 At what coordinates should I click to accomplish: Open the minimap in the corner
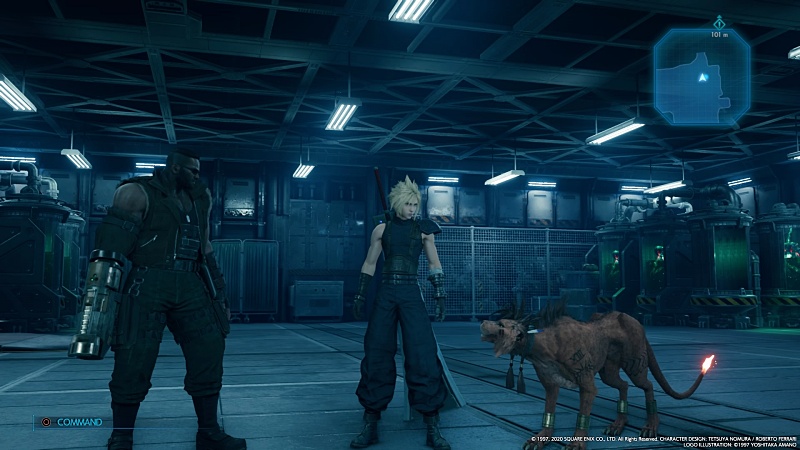click(x=702, y=76)
